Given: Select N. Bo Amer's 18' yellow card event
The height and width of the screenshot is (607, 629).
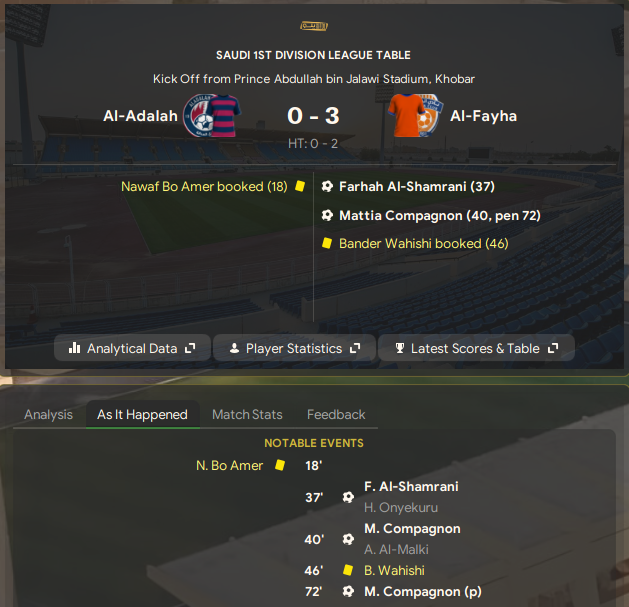Looking at the screenshot, I should (x=231, y=465).
